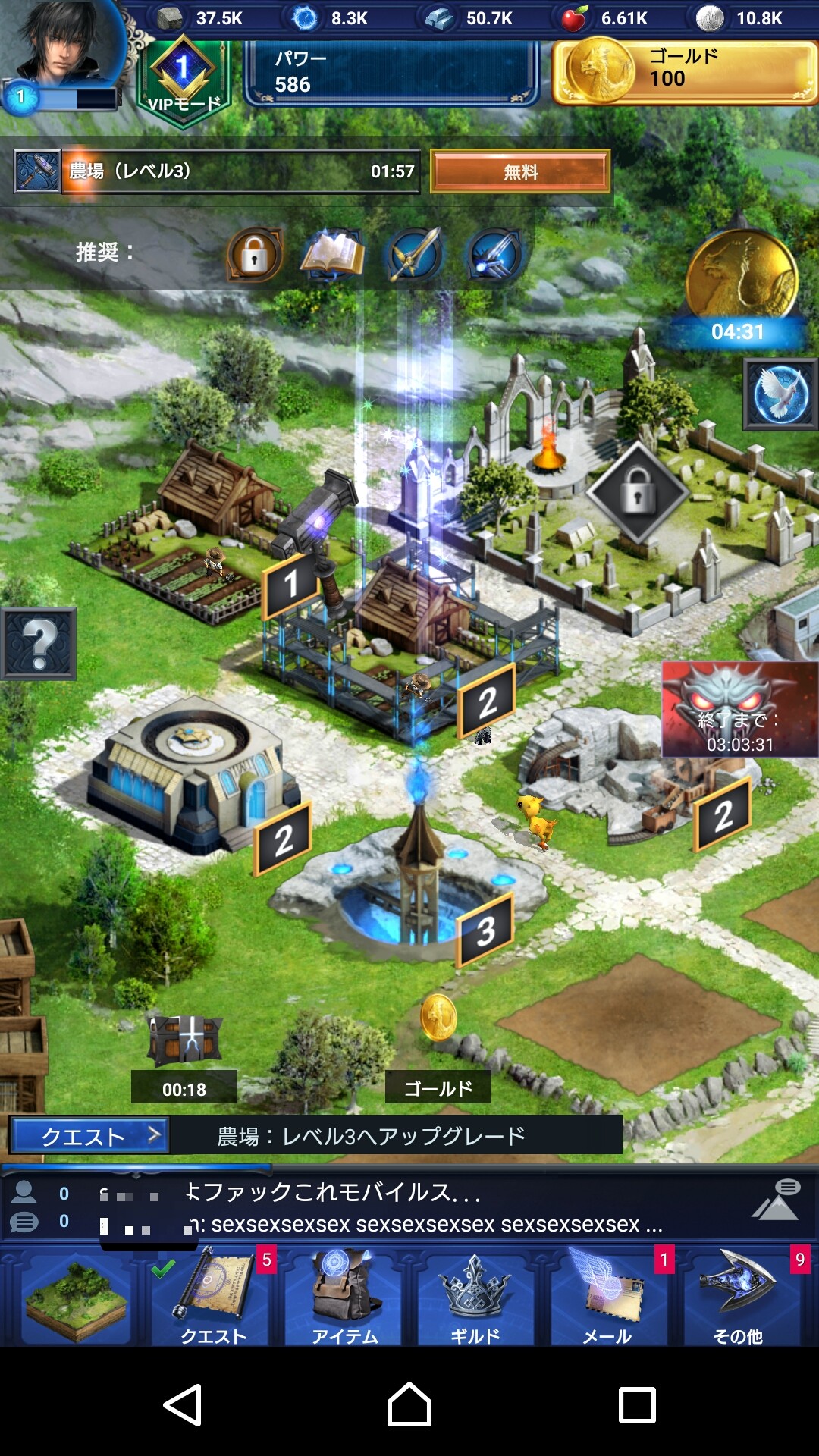The width and height of the screenshot is (819, 1456).
Task: Open the white dove peace shield icon
Action: coord(780,395)
